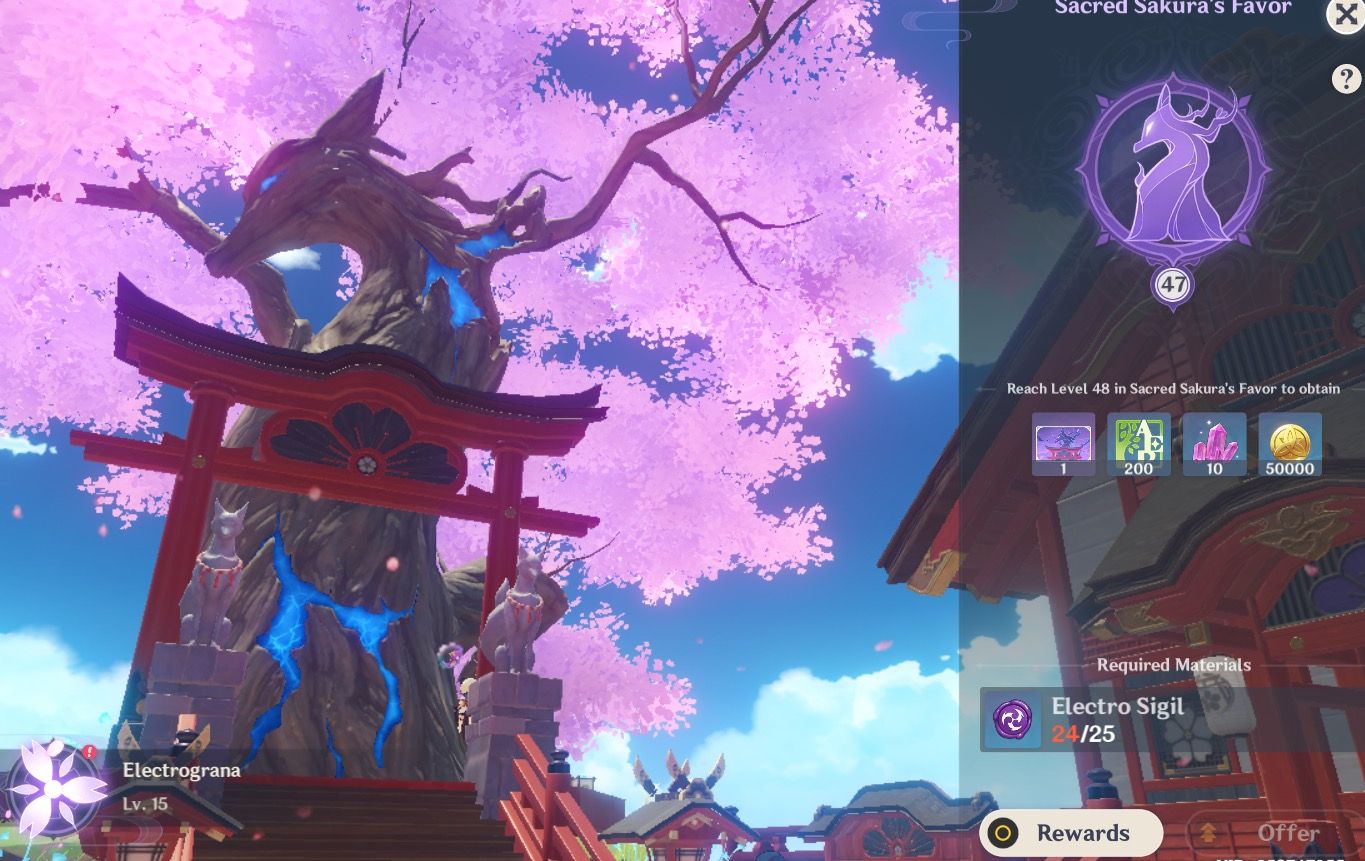
Task: Open the help icon for Sacred Sakura's Favor
Action: pos(1348,79)
